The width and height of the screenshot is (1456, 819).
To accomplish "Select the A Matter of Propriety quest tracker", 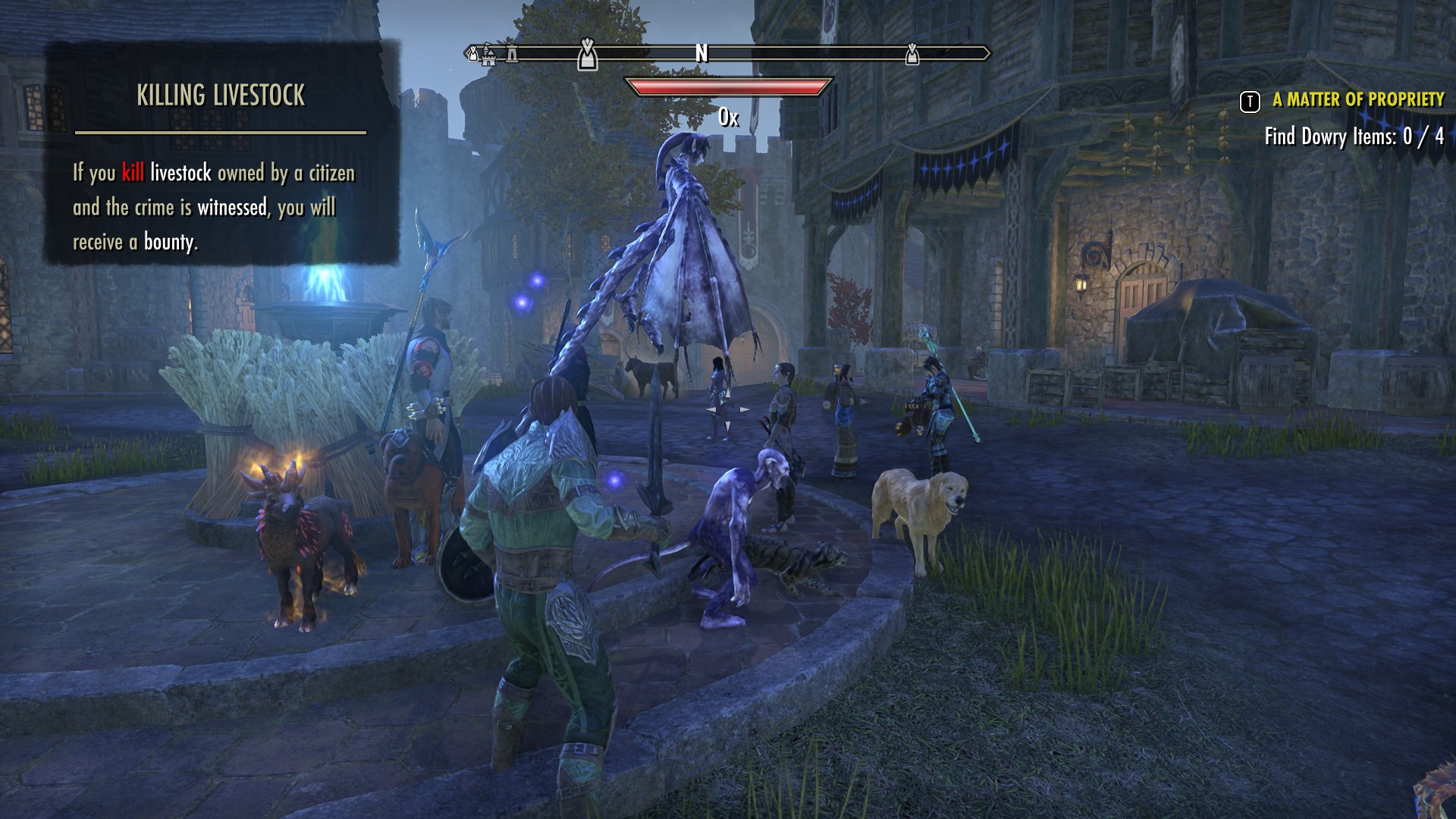I will [1357, 100].
